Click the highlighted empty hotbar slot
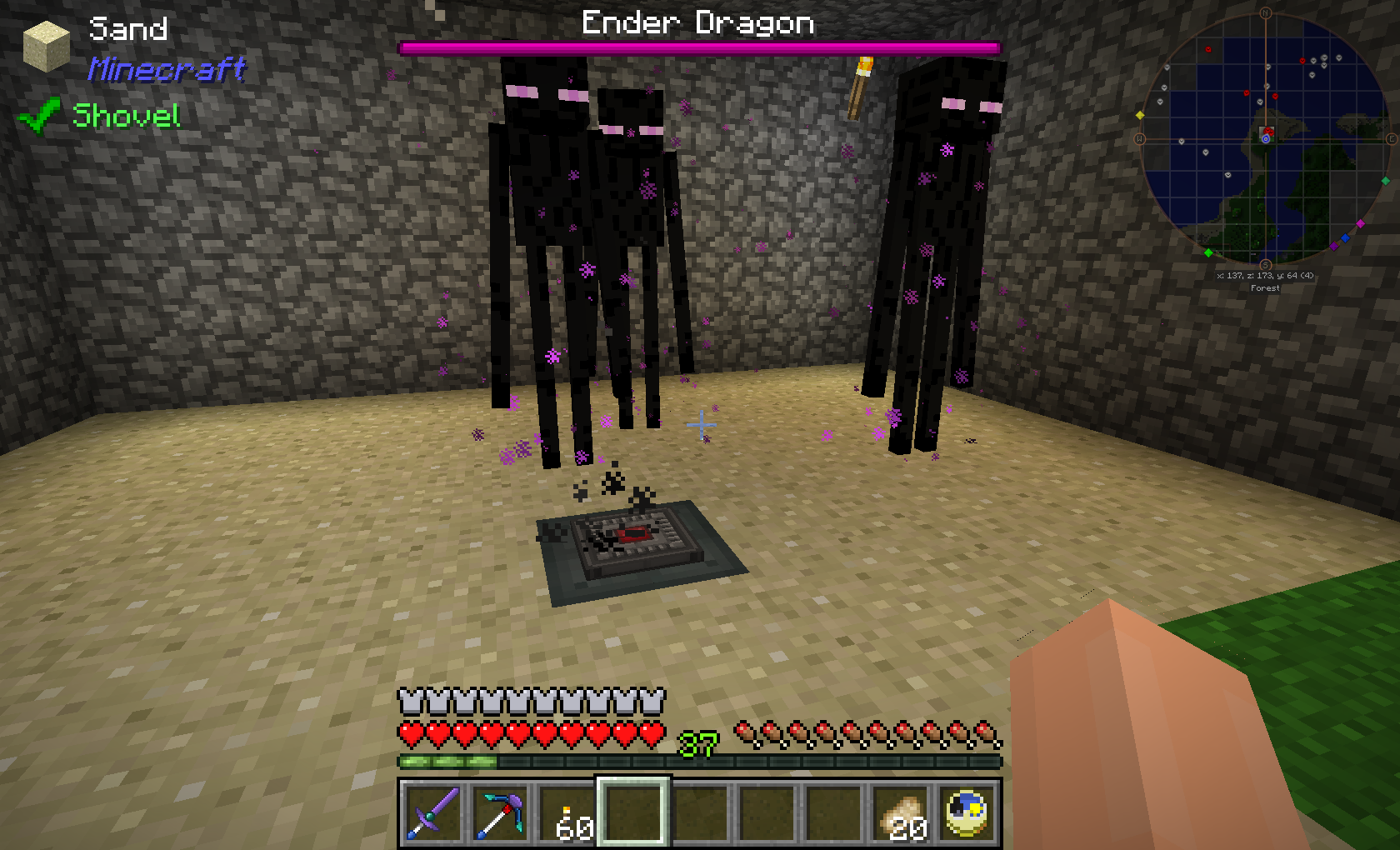 [x=632, y=812]
